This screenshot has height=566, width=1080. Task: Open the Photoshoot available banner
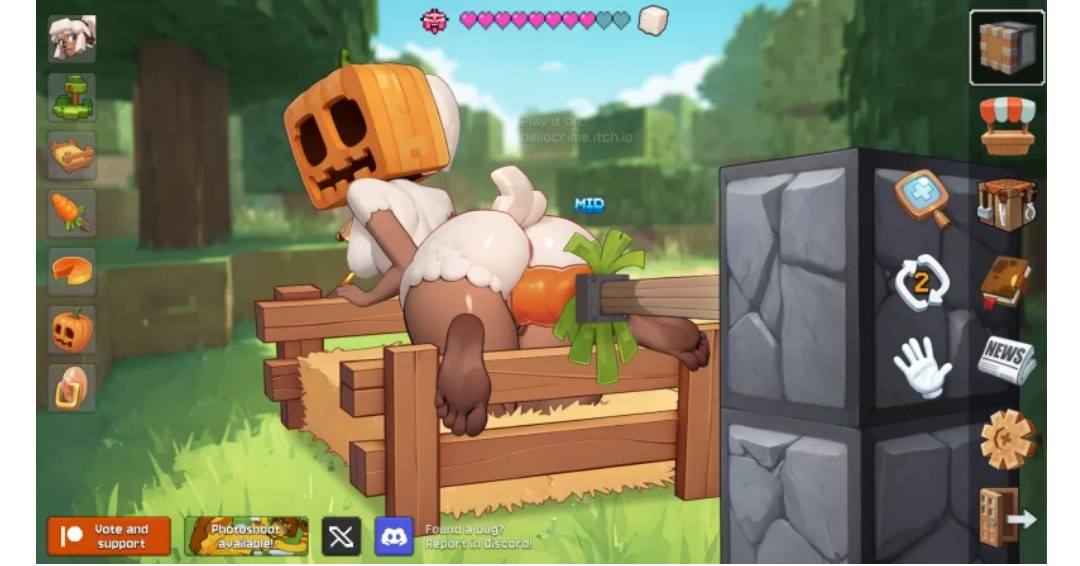point(246,536)
